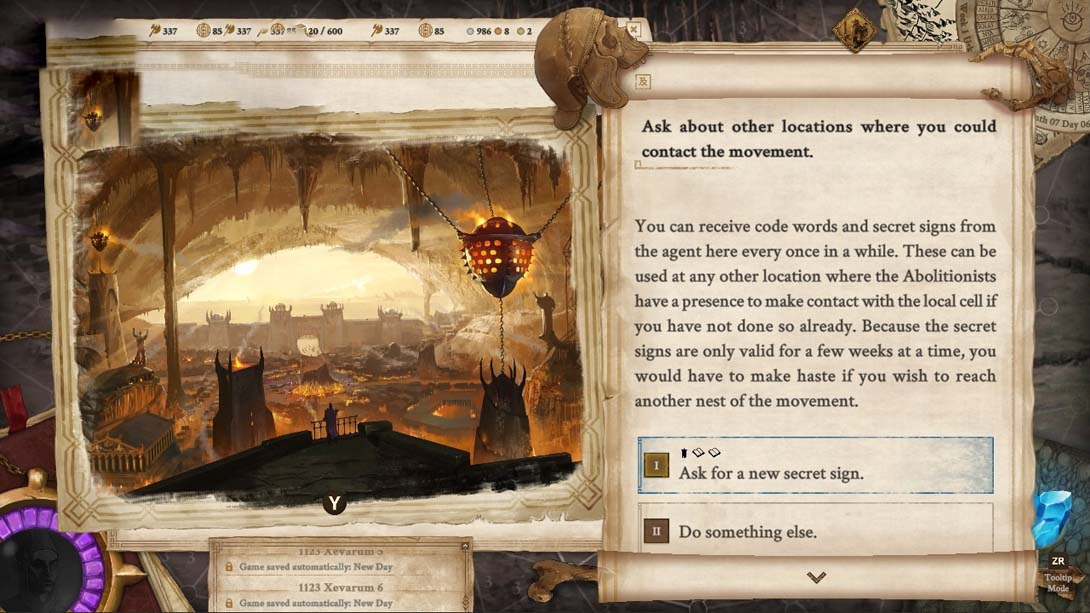Collapse the event log with its corner arrow
This screenshot has width=1090, height=613.
pyautogui.click(x=464, y=546)
